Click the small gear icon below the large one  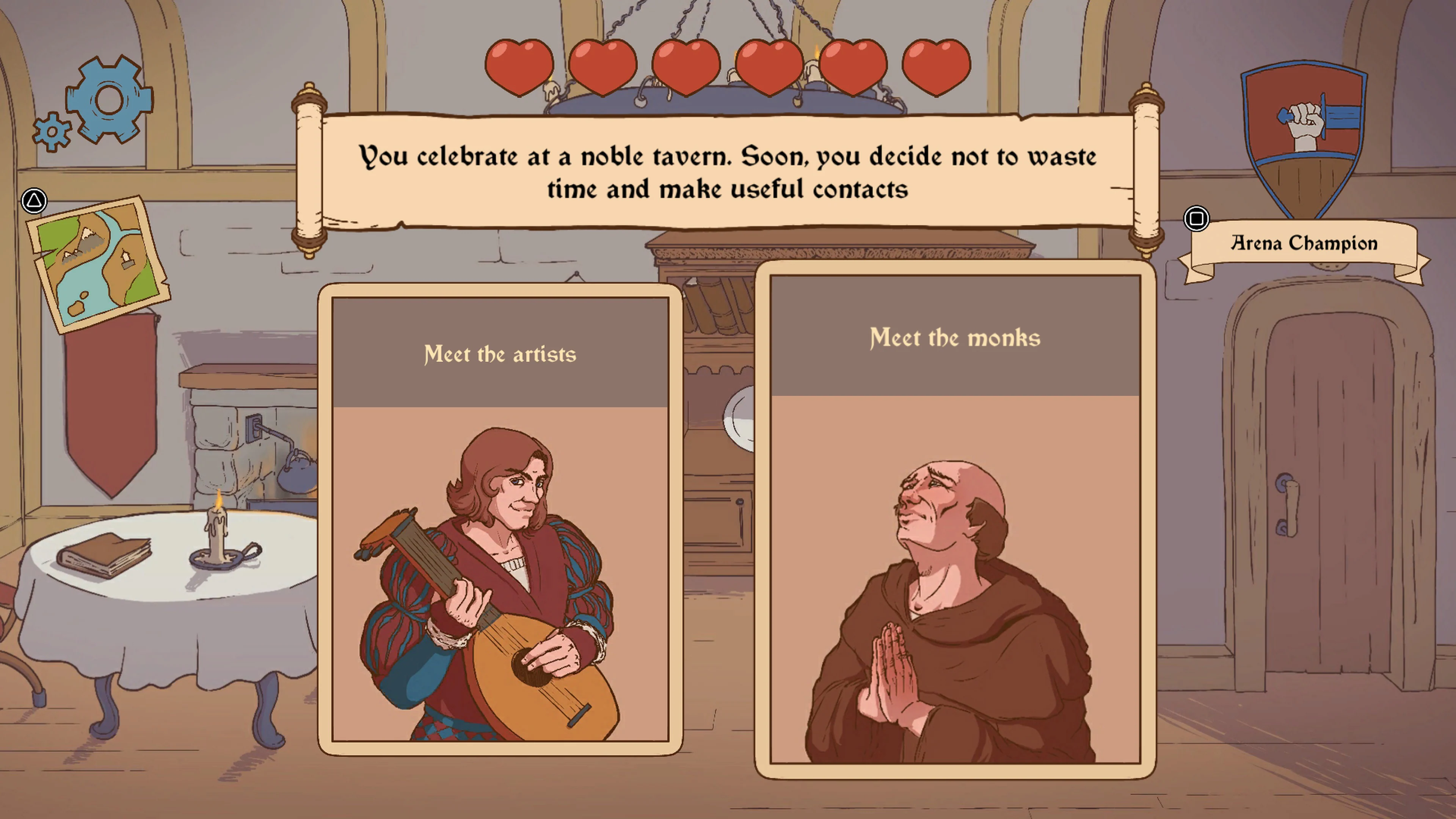pos(52,131)
